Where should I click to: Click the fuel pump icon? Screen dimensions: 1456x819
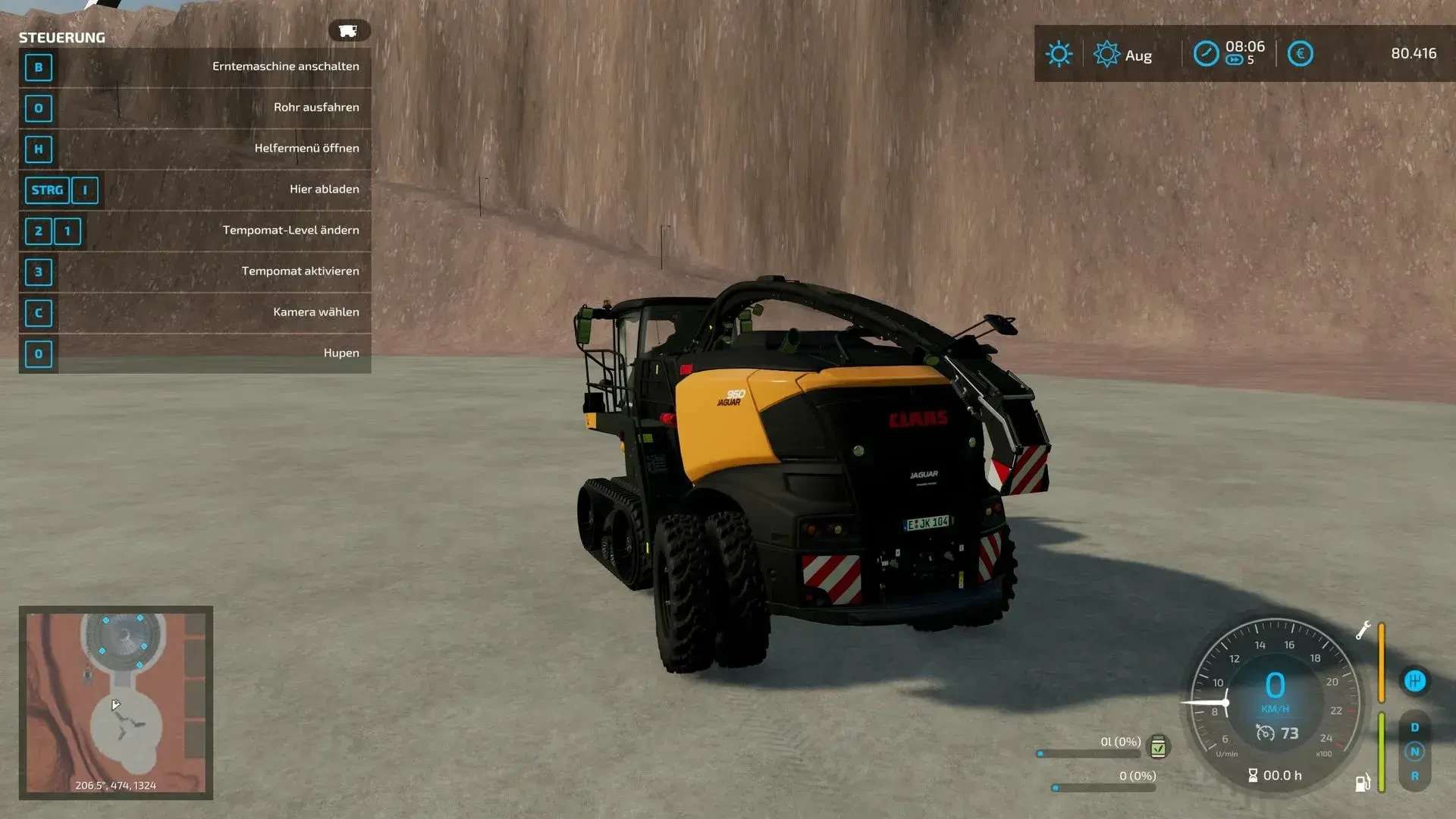click(x=1363, y=782)
